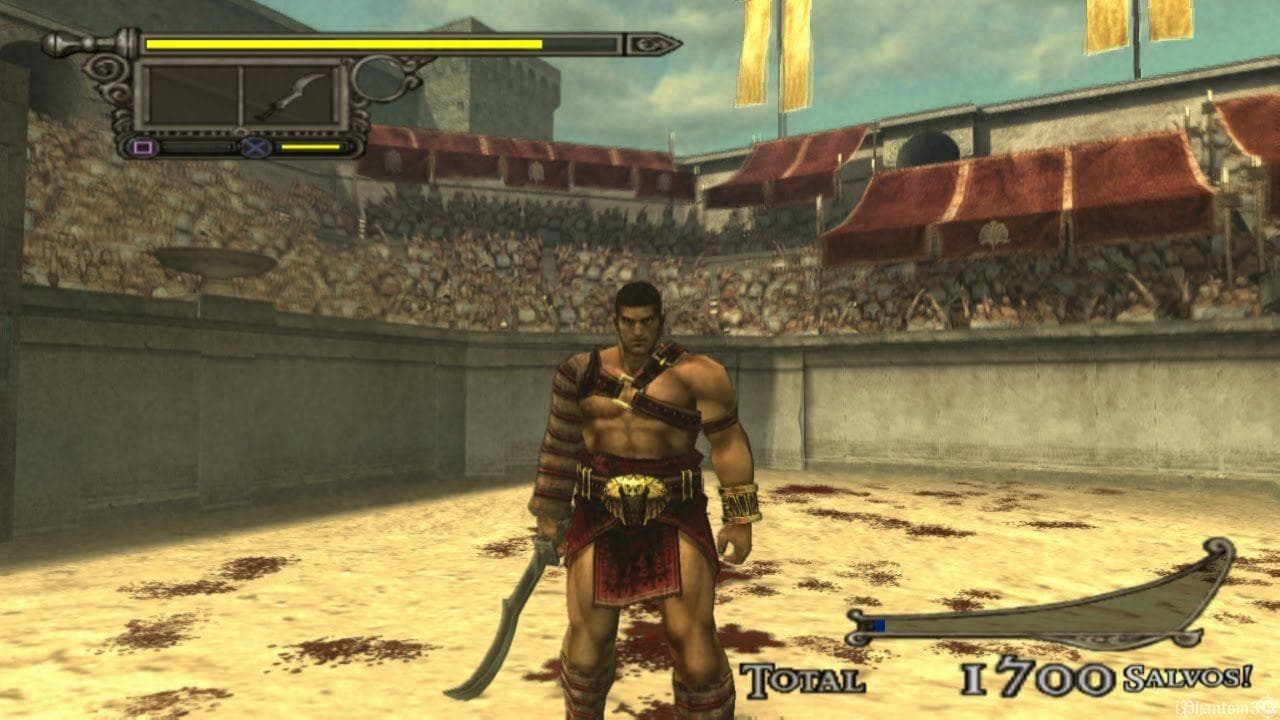Click the blue segment on the salvos meter
The height and width of the screenshot is (720, 1280).
click(x=880, y=622)
